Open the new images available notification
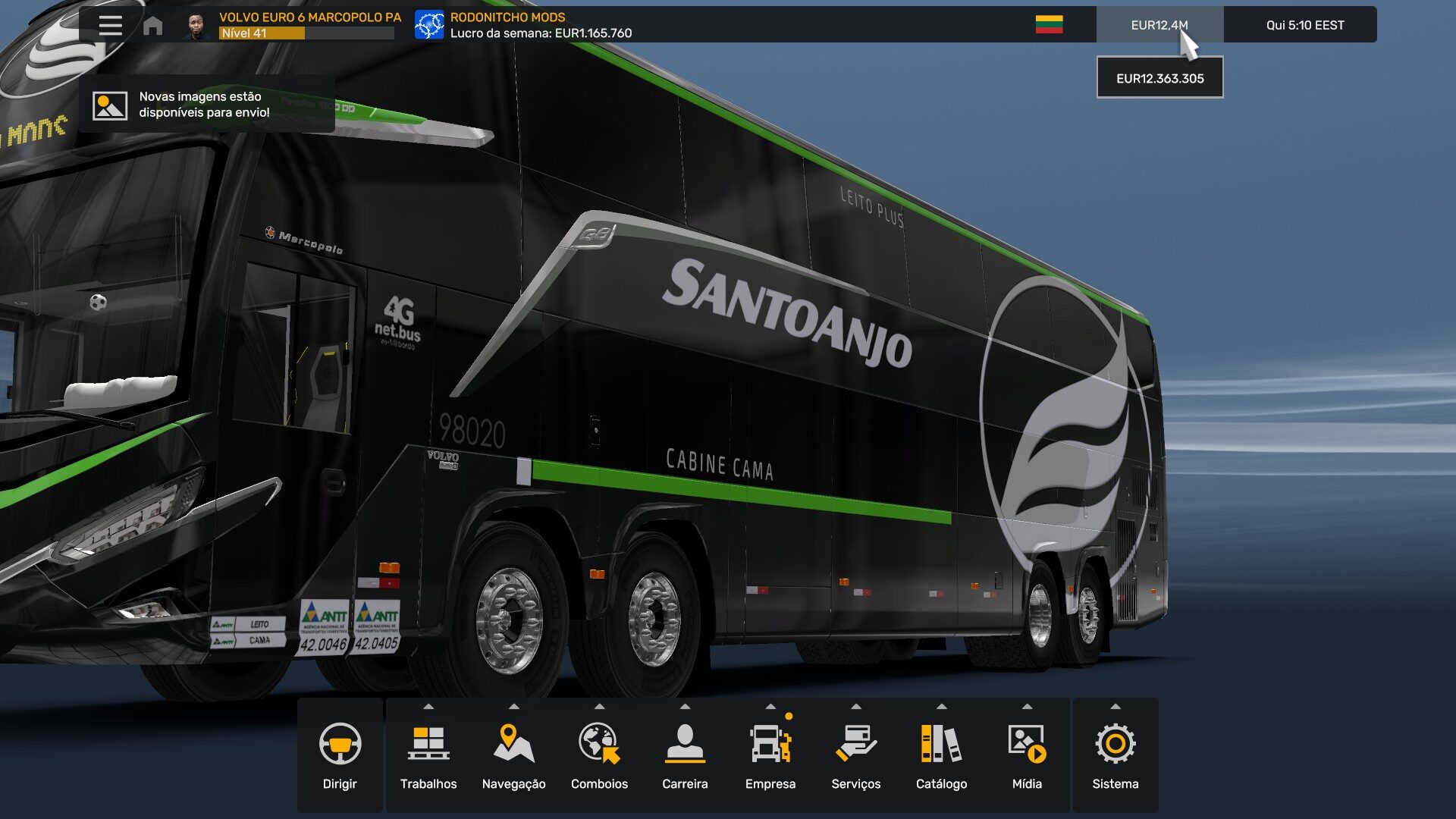This screenshot has height=819, width=1456. click(x=206, y=105)
